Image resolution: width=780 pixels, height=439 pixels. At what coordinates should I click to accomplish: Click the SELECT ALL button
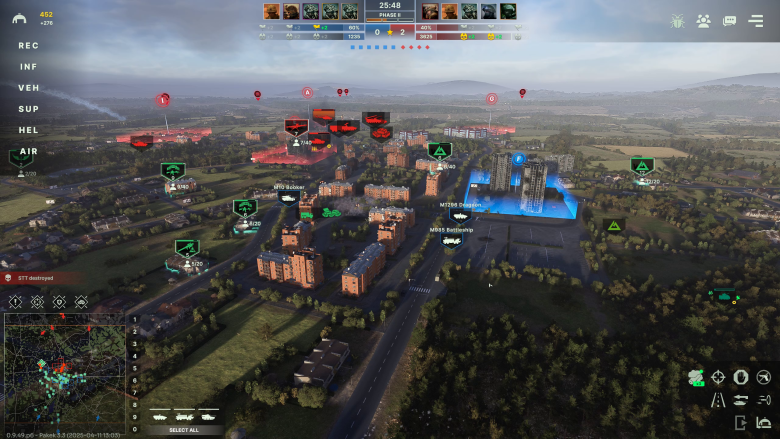pos(183,430)
